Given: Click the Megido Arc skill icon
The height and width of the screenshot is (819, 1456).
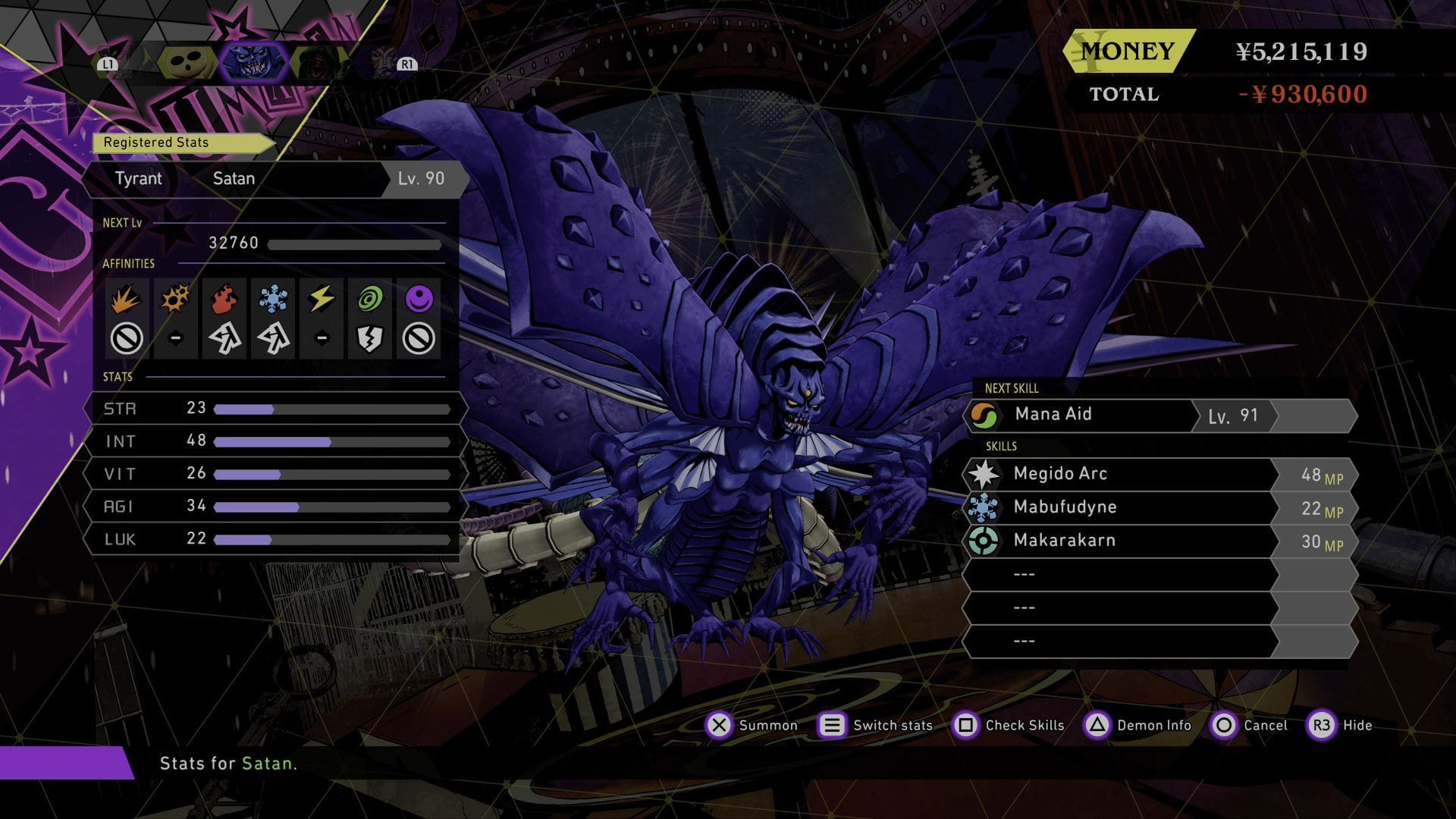Looking at the screenshot, I should [x=987, y=473].
